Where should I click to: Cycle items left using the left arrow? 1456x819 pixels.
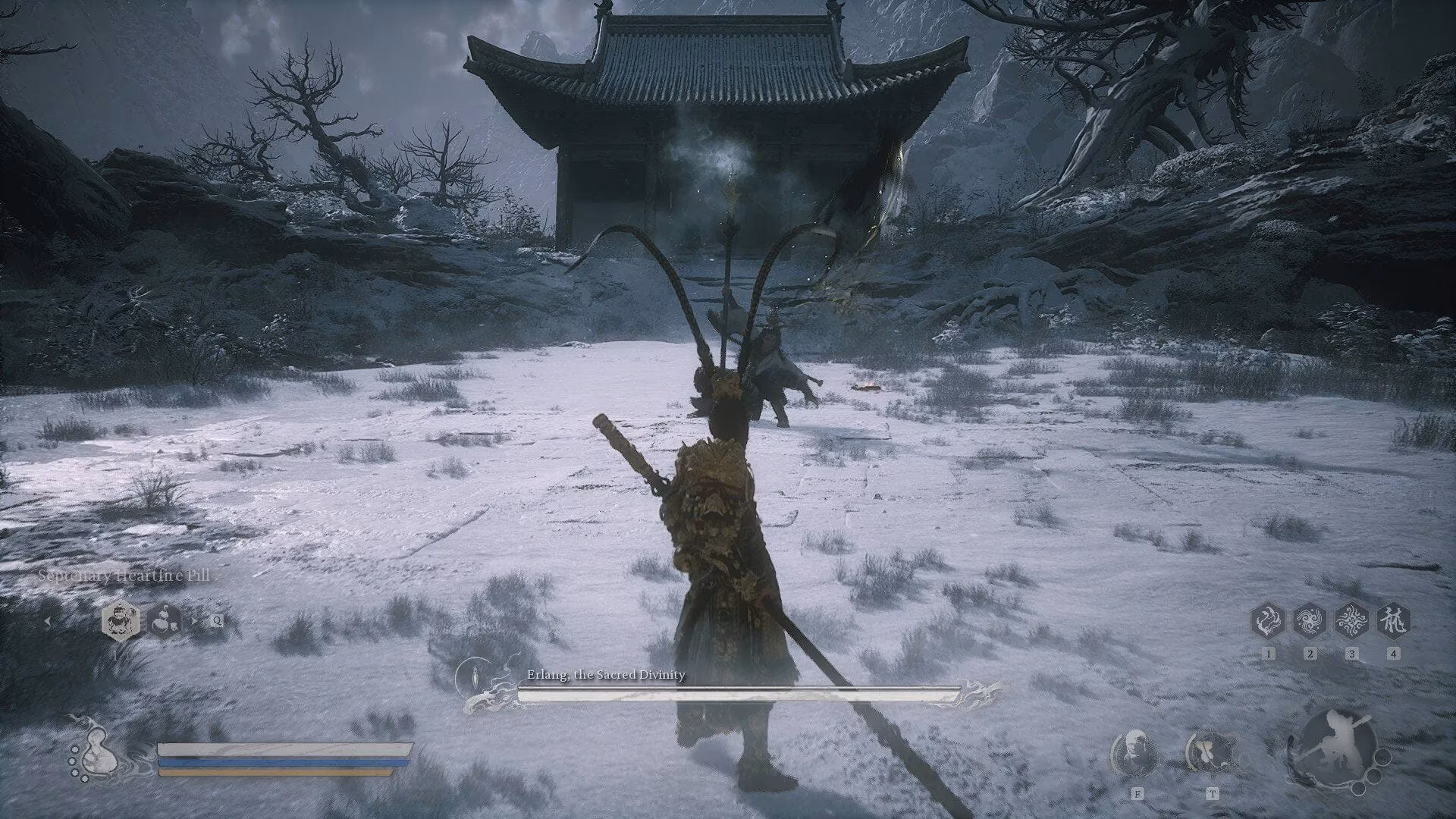point(48,621)
